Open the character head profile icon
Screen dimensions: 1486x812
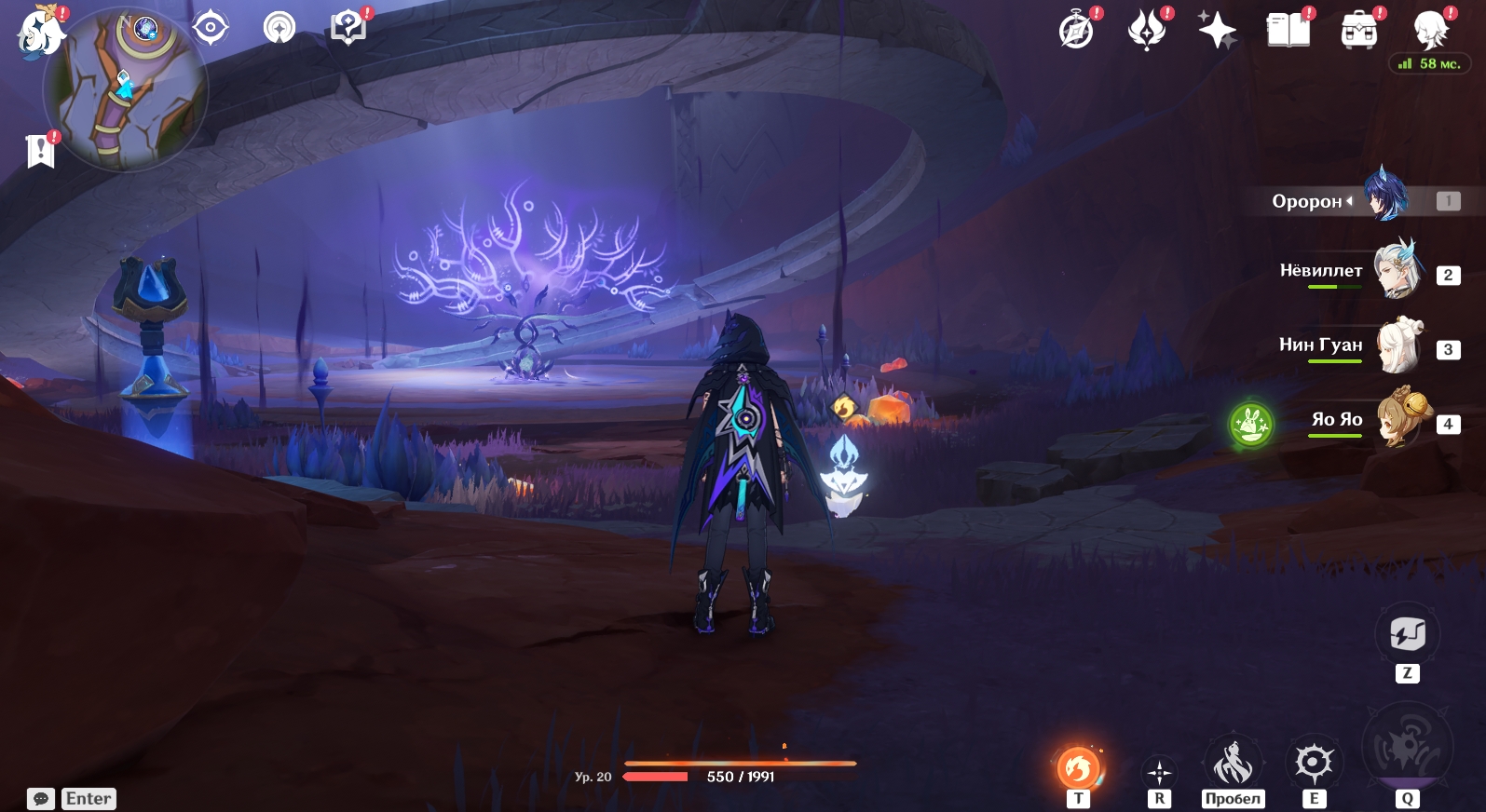(1429, 32)
